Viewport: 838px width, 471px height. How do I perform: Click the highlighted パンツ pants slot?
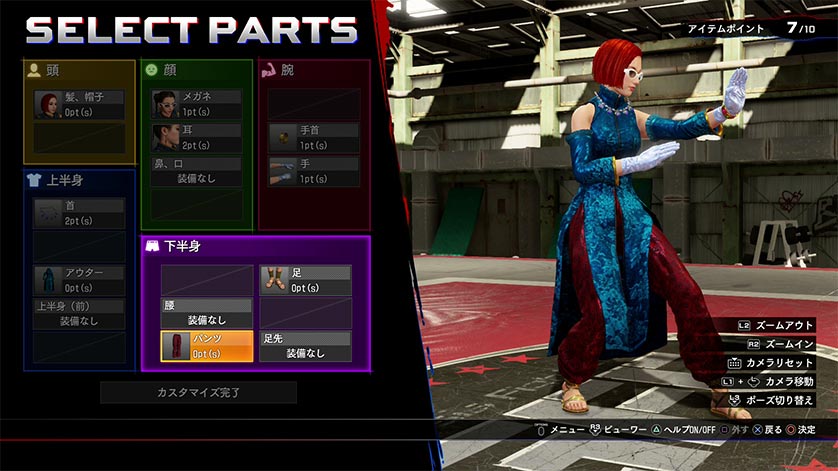[207, 346]
